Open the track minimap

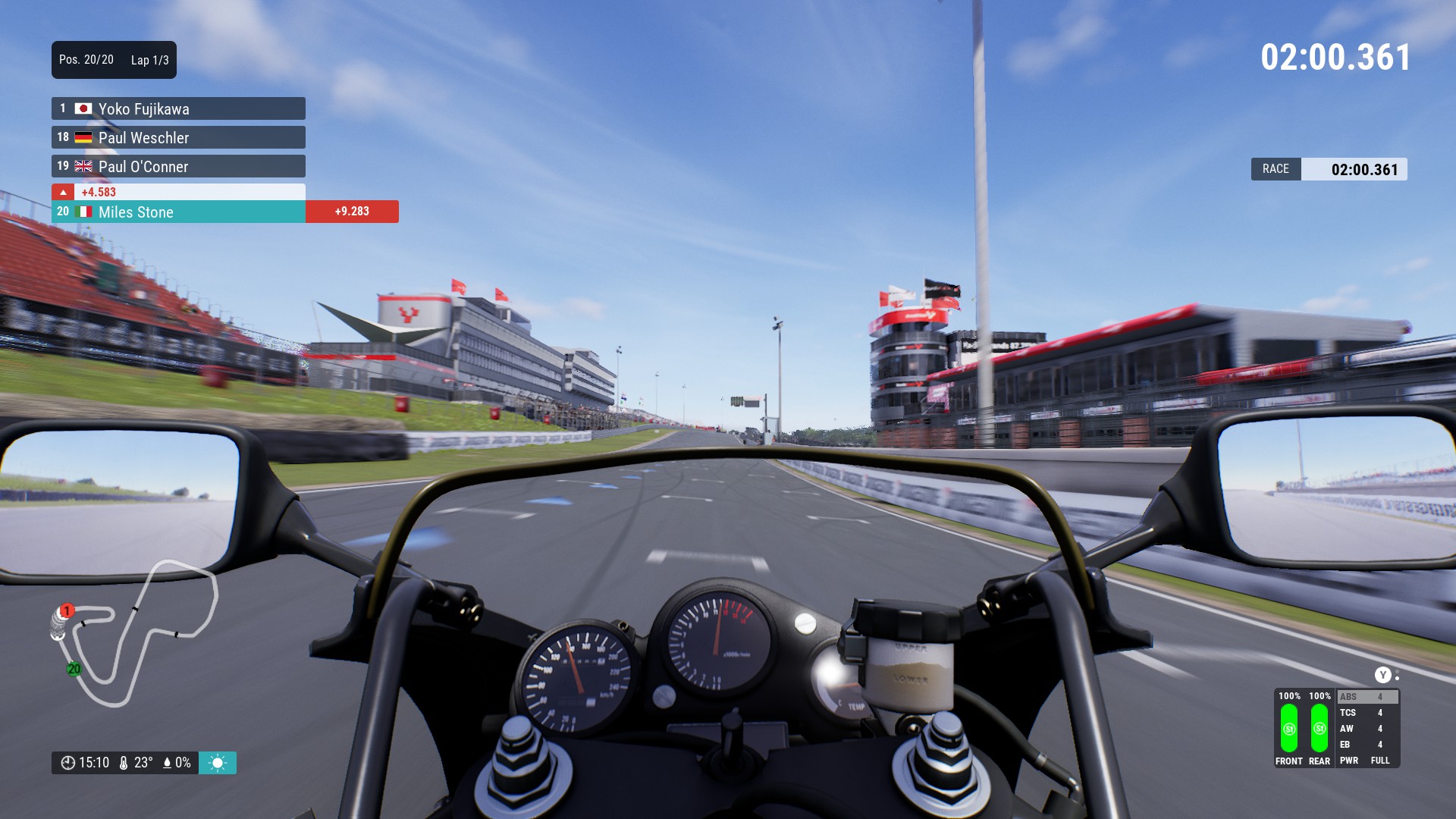[x=133, y=633]
